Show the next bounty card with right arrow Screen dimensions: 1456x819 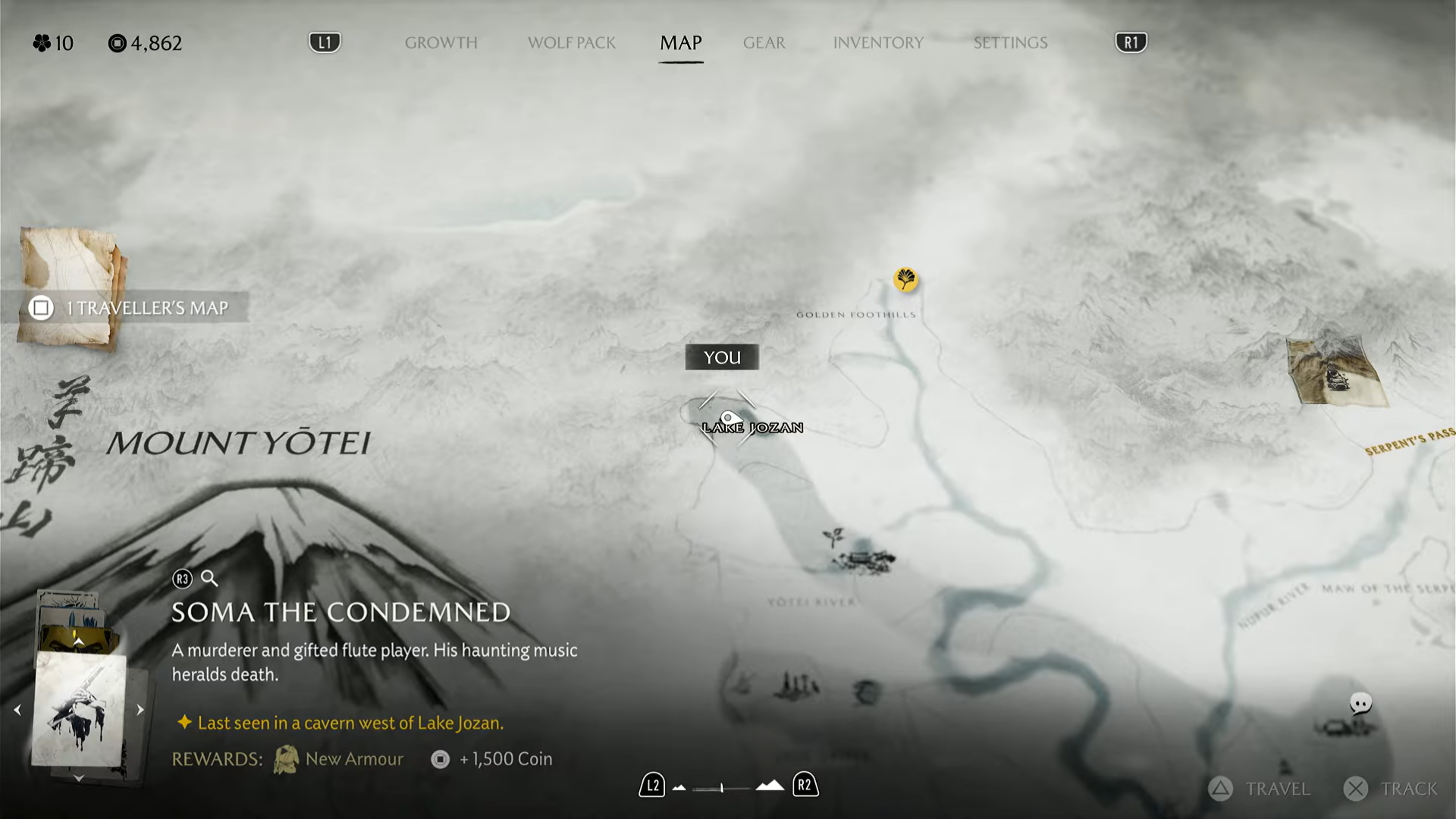(x=140, y=711)
